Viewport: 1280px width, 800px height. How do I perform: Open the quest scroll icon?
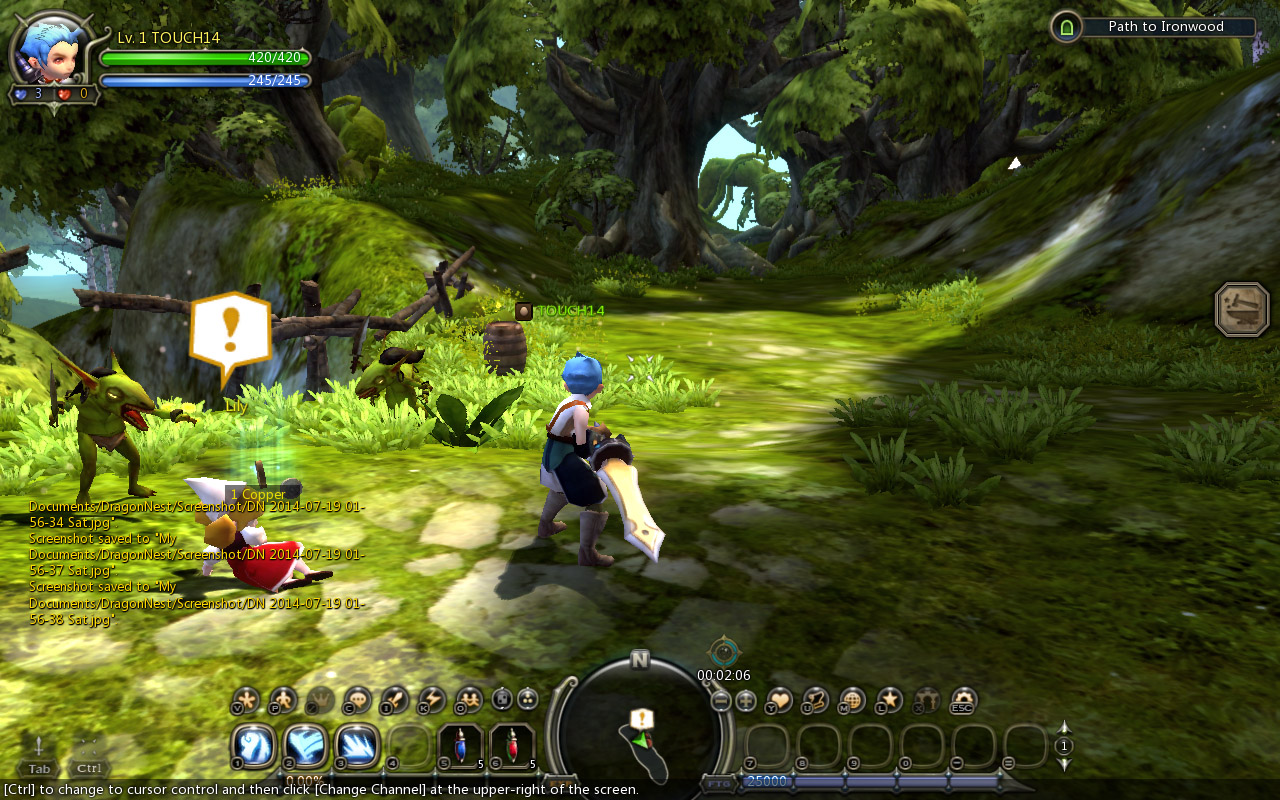point(816,700)
